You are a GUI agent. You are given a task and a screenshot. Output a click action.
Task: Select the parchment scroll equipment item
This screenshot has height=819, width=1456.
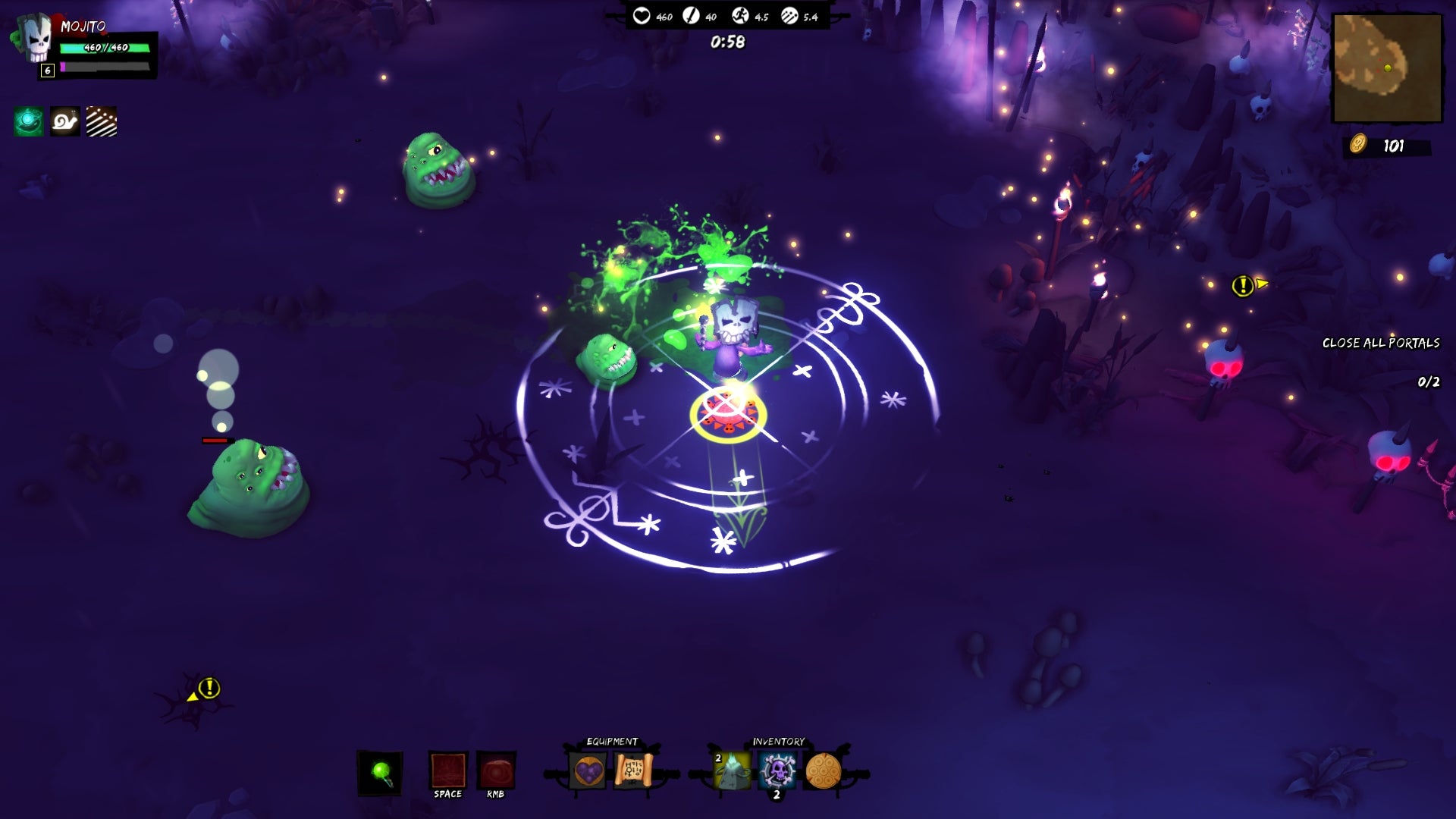tap(633, 771)
